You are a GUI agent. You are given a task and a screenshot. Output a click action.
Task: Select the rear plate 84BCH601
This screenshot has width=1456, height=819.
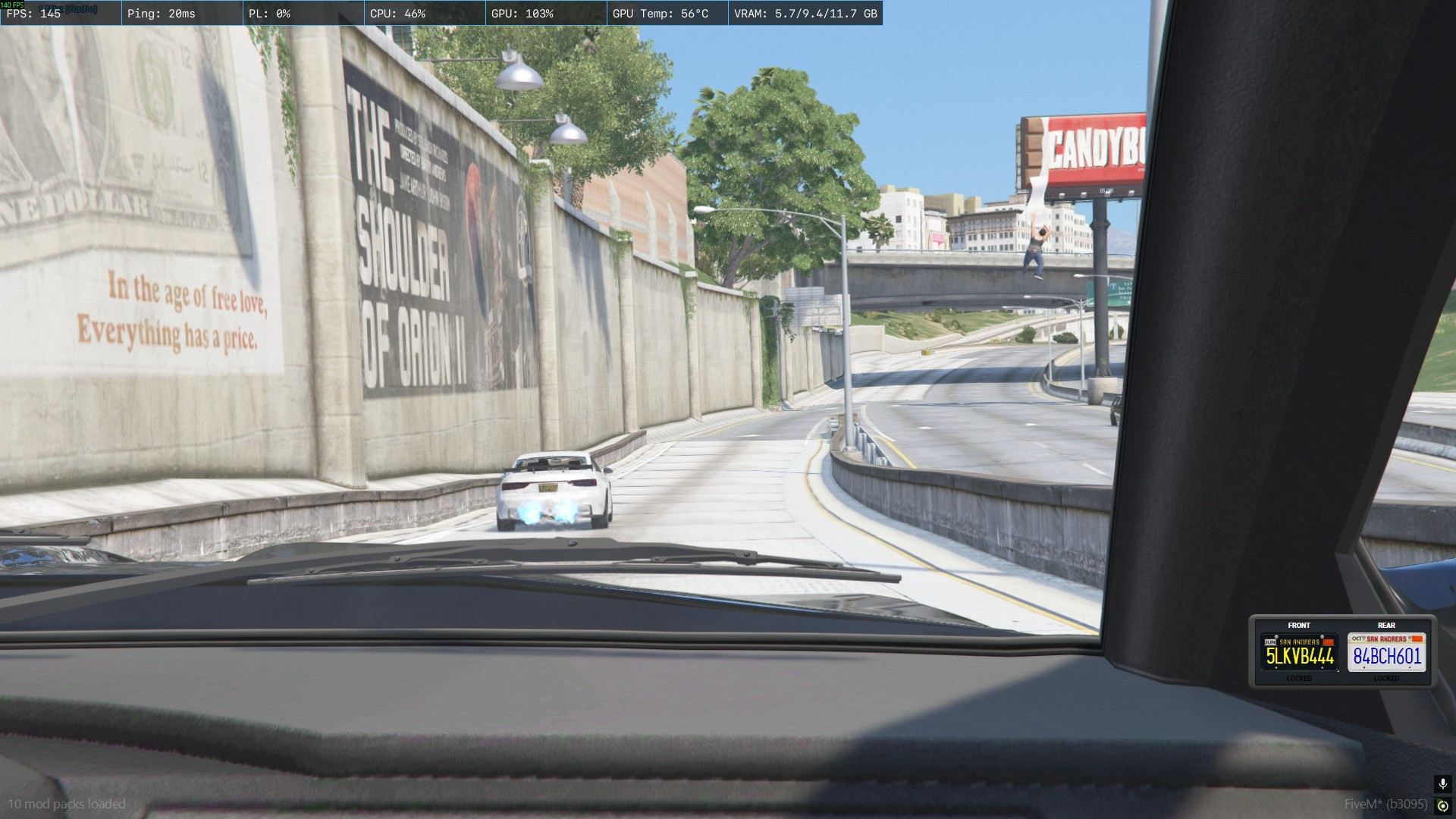click(1386, 653)
